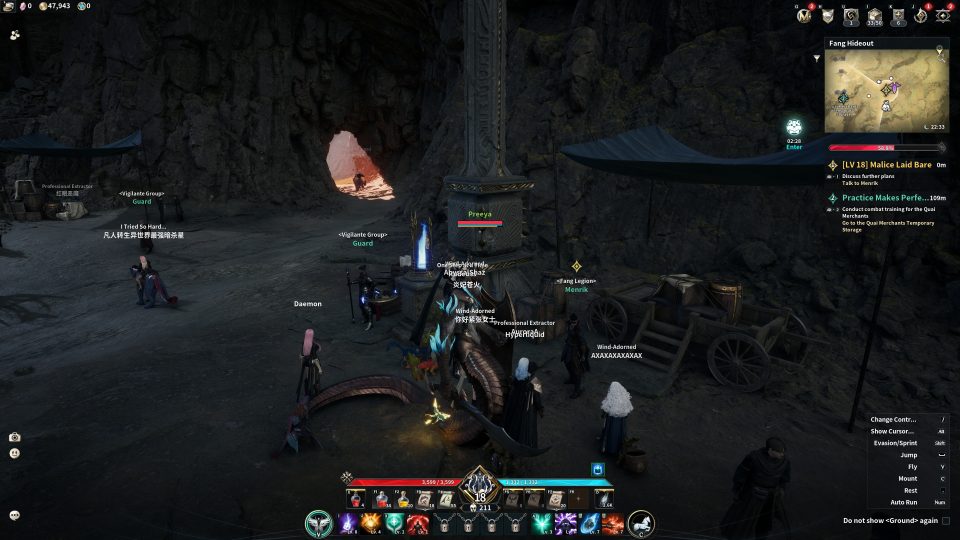960x540 pixels.
Task: Tick the do-not-show-Ground-again checkbox
Action: [x=945, y=520]
